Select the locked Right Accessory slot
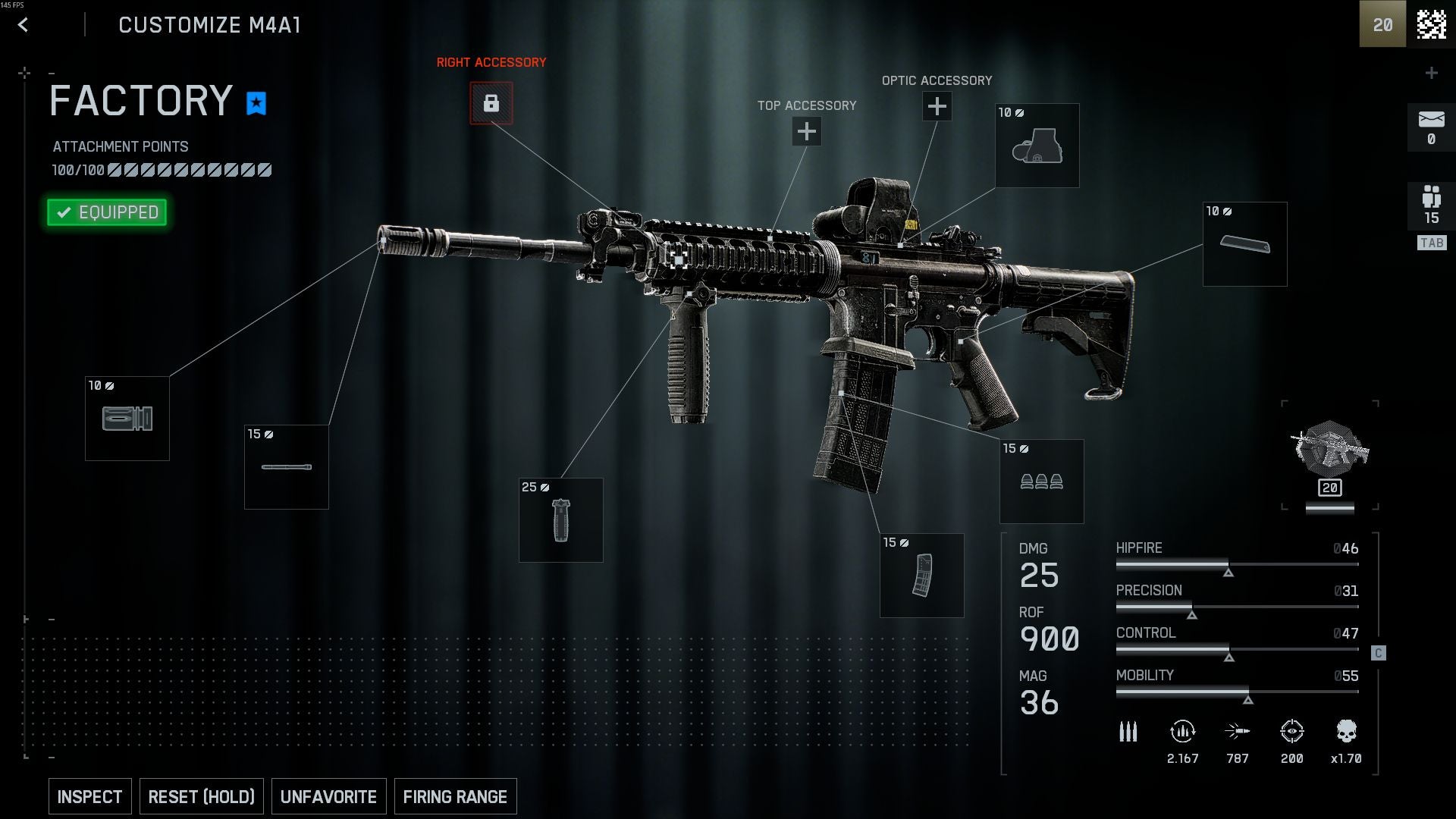1456x819 pixels. tap(491, 103)
